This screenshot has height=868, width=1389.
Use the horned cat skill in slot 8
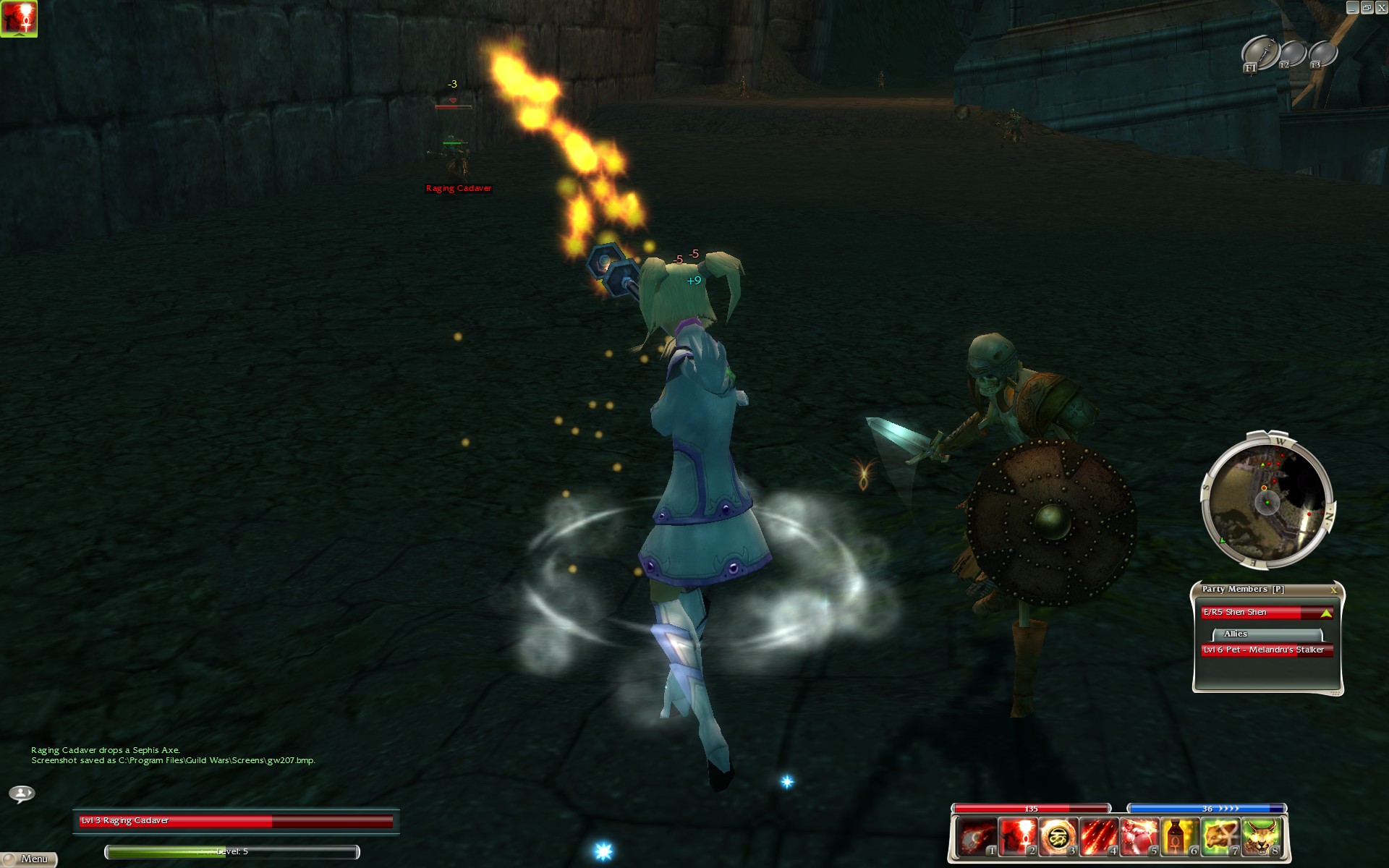(1262, 837)
